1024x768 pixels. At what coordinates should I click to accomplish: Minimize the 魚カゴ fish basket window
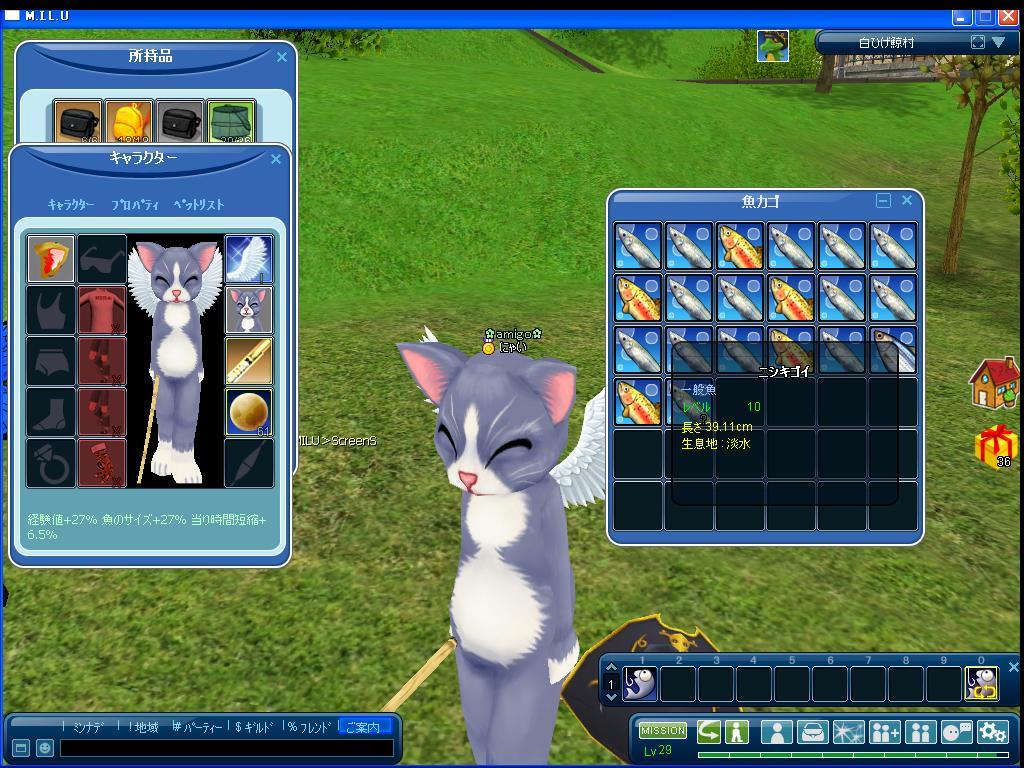coord(883,200)
